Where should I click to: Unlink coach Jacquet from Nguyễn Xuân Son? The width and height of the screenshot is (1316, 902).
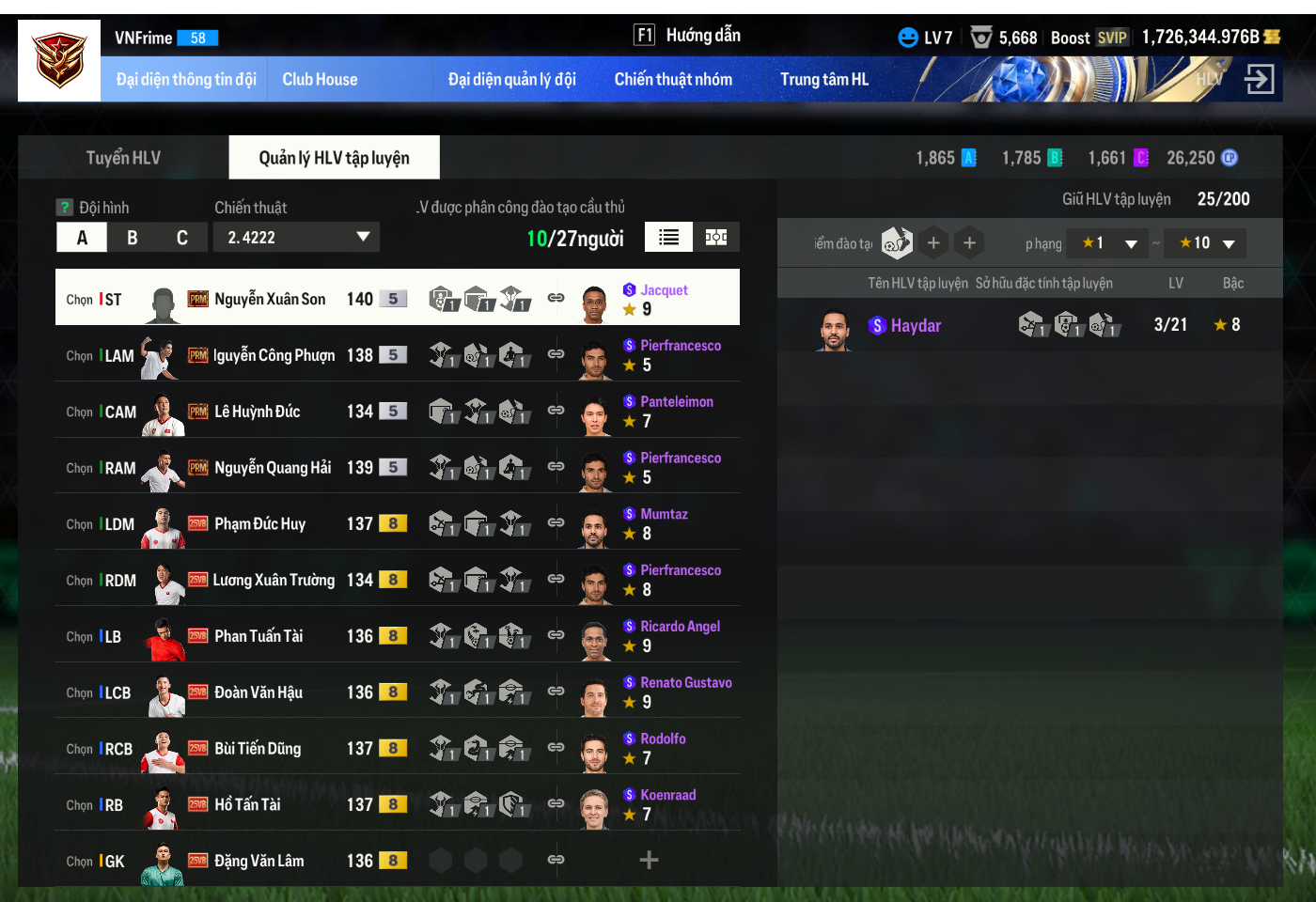(x=556, y=298)
